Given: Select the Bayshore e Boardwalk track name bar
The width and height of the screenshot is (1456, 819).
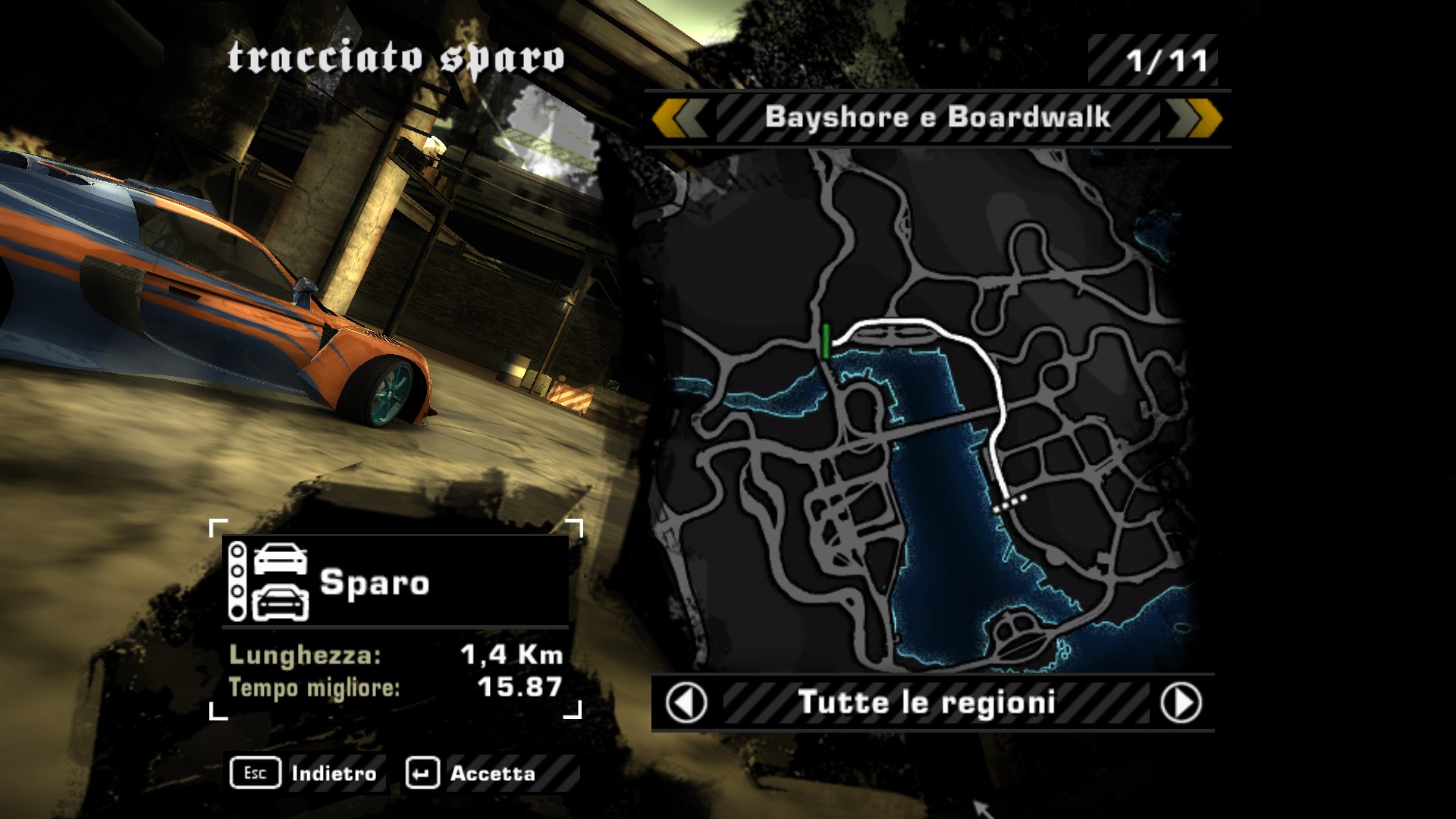Looking at the screenshot, I should 937,118.
